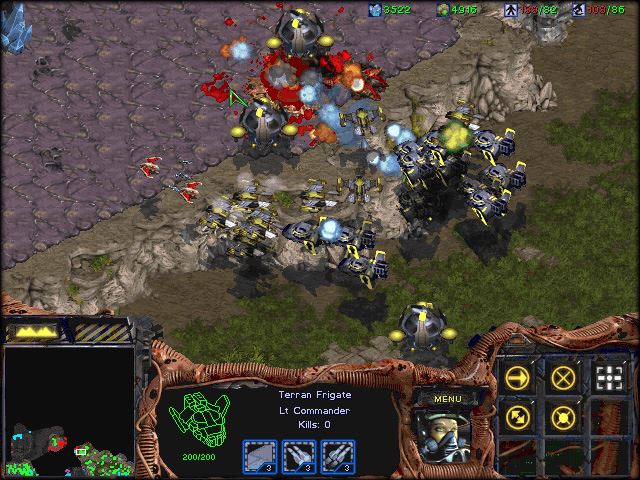Open the game MENU button
The width and height of the screenshot is (640, 480).
tap(447, 400)
